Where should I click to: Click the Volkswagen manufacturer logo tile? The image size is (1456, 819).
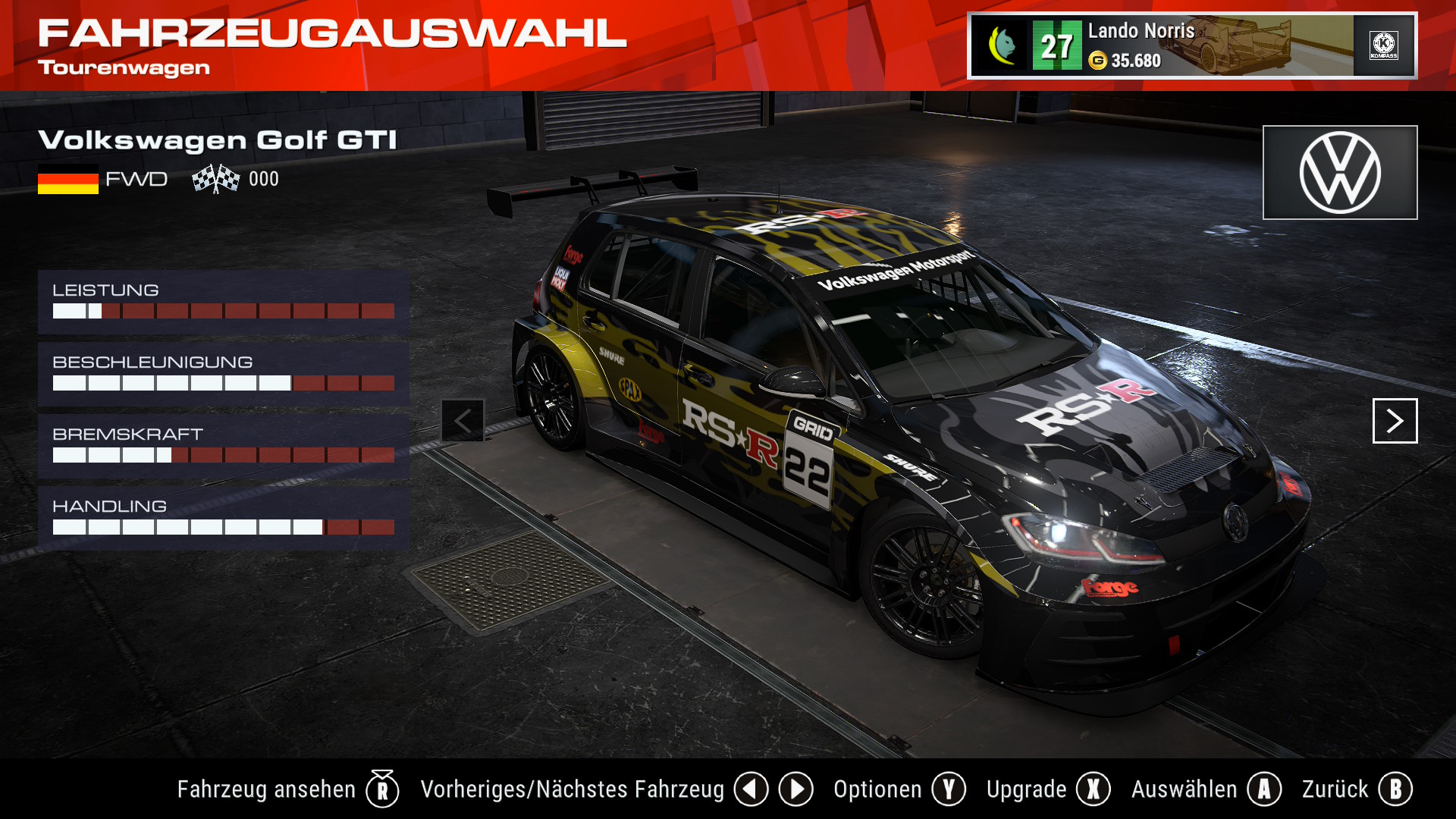[x=1339, y=173]
